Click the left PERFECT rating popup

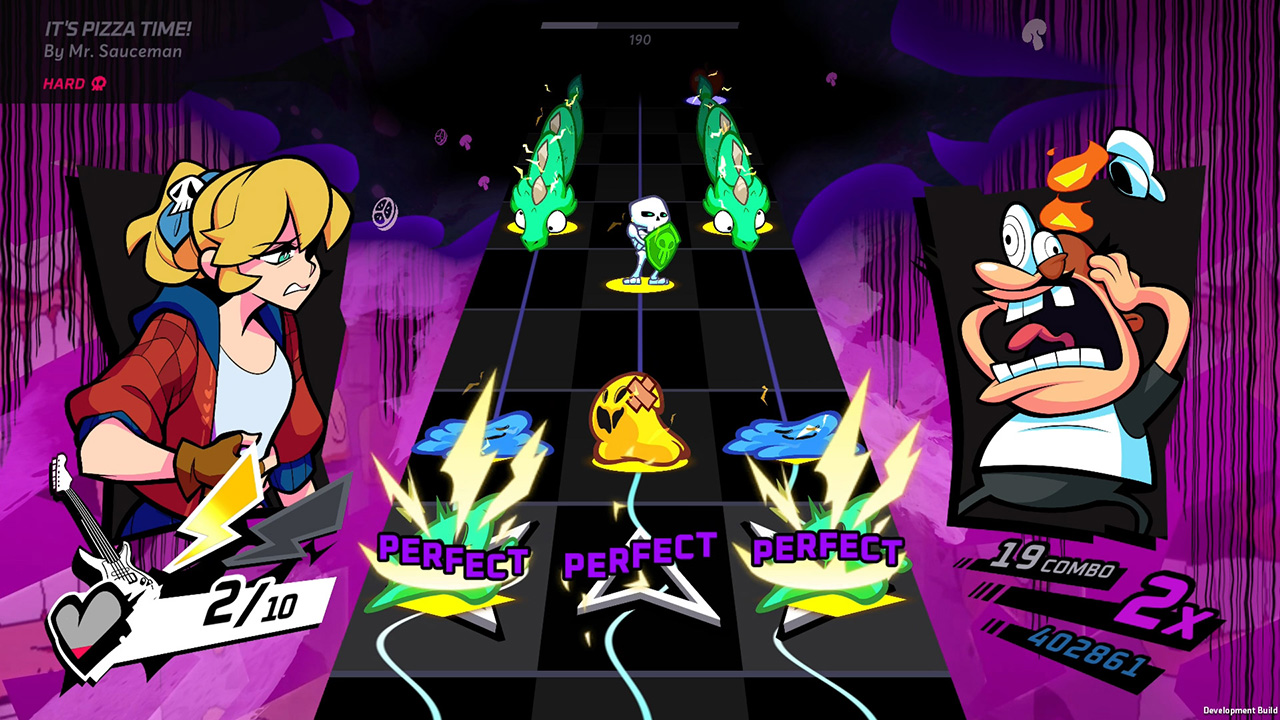450,552
